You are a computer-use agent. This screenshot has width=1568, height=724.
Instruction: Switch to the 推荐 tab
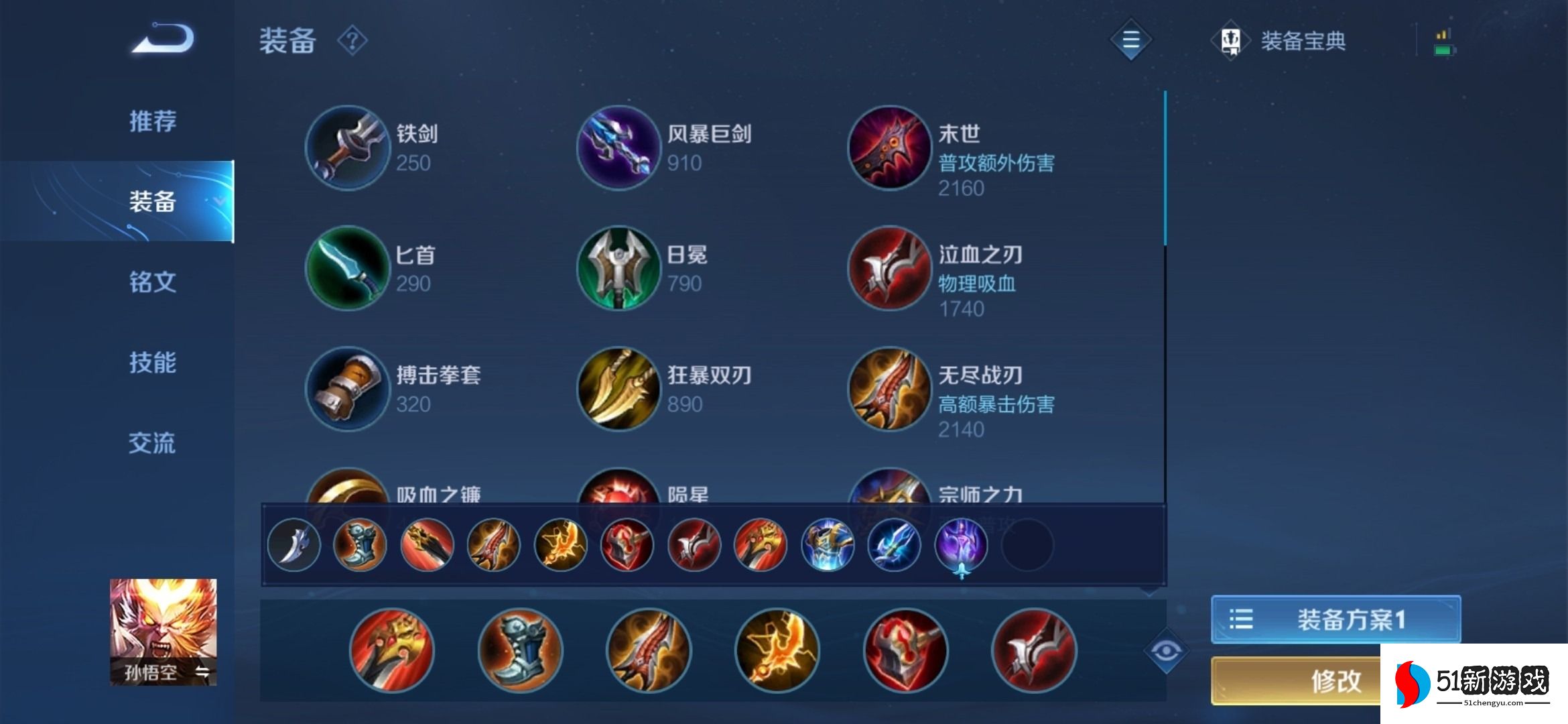(x=151, y=121)
